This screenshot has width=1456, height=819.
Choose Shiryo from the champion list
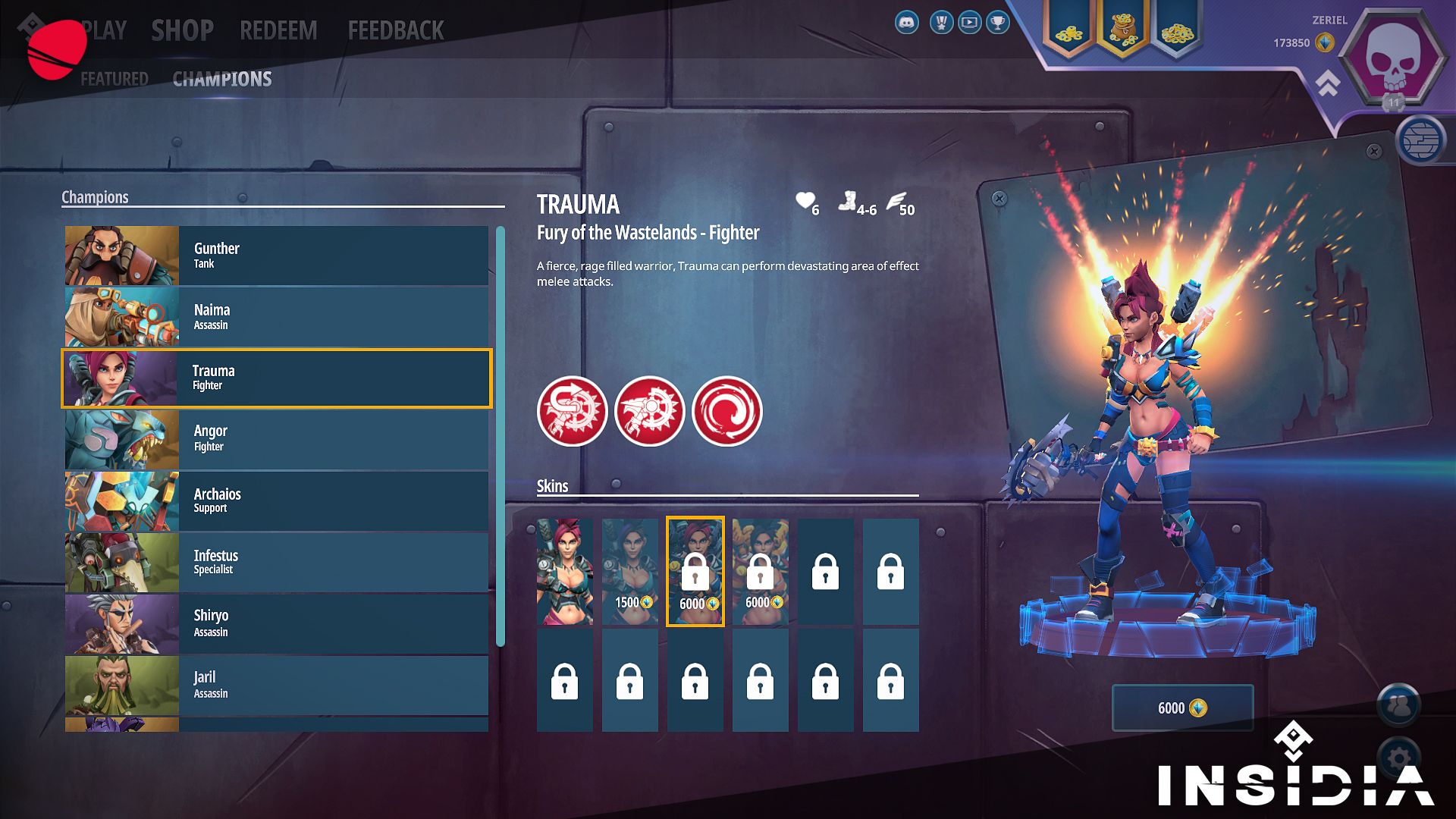point(277,624)
